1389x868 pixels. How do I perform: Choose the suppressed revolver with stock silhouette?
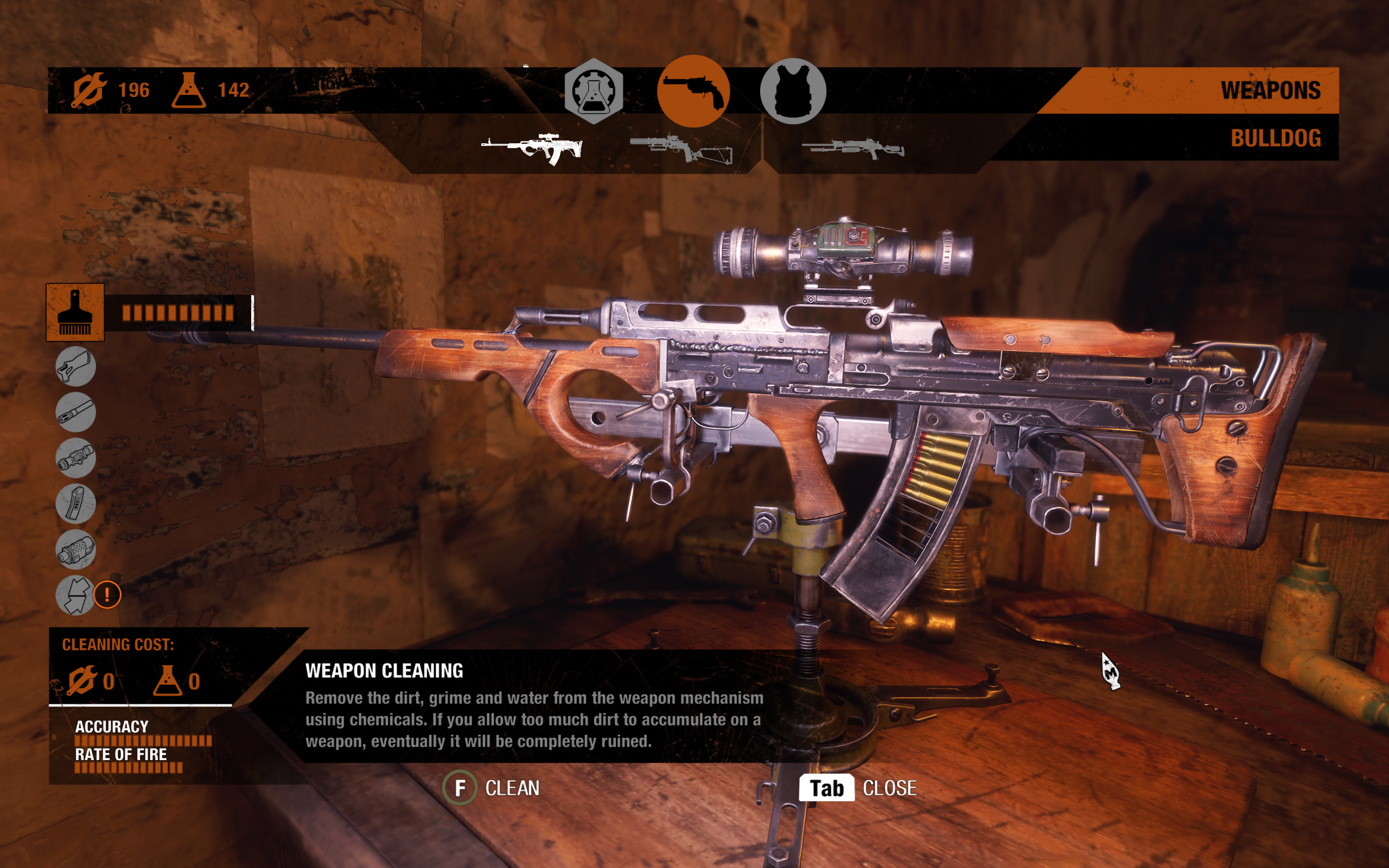[x=681, y=149]
